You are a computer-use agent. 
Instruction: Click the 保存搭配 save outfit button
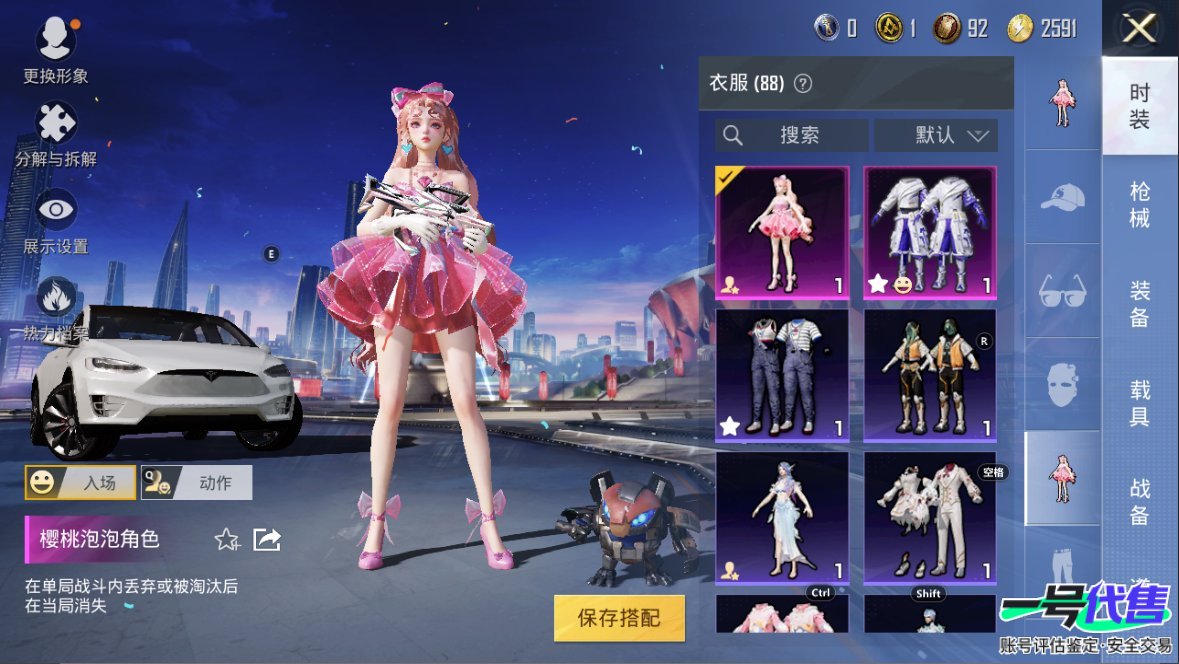click(x=619, y=618)
